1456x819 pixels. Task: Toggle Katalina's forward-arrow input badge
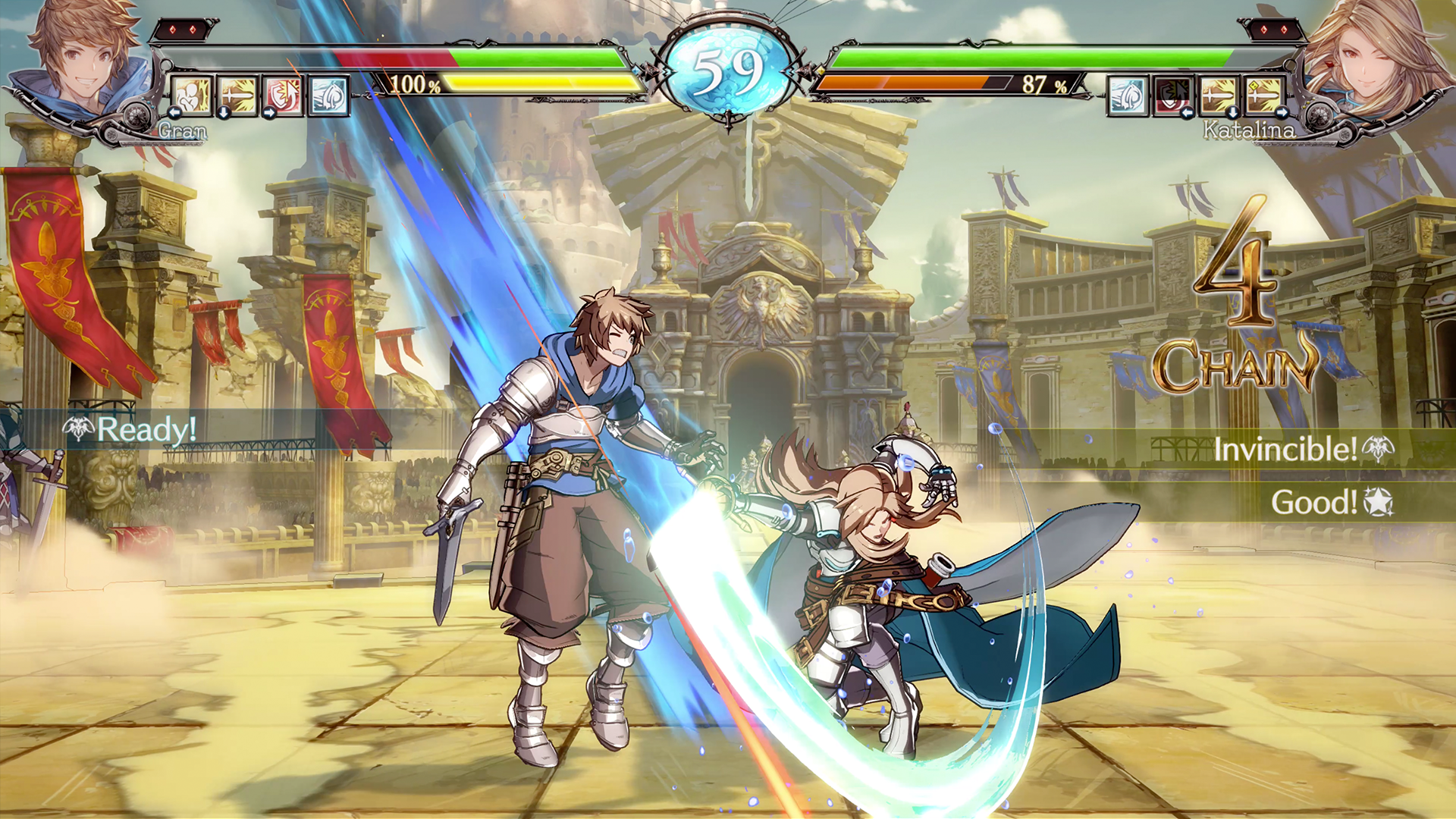(1282, 112)
